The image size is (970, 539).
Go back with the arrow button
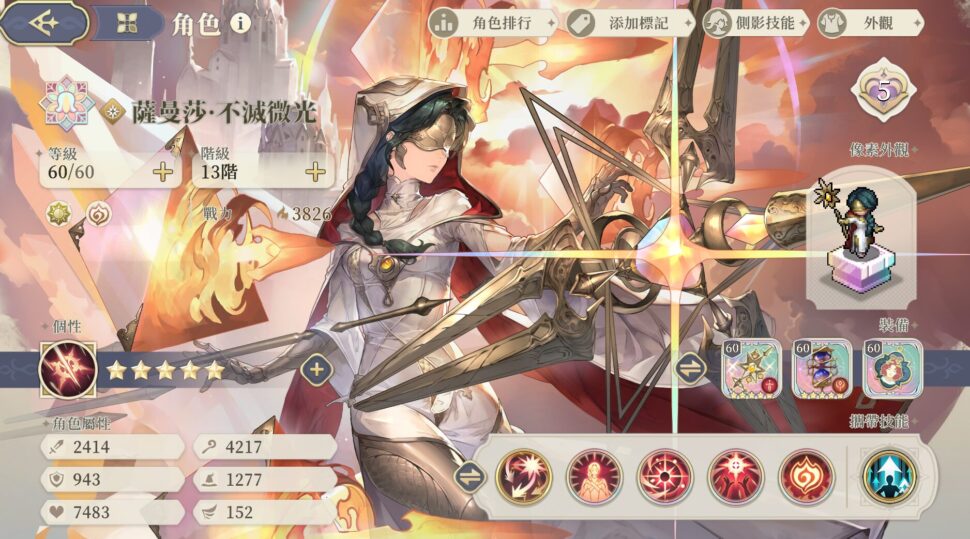pos(43,23)
